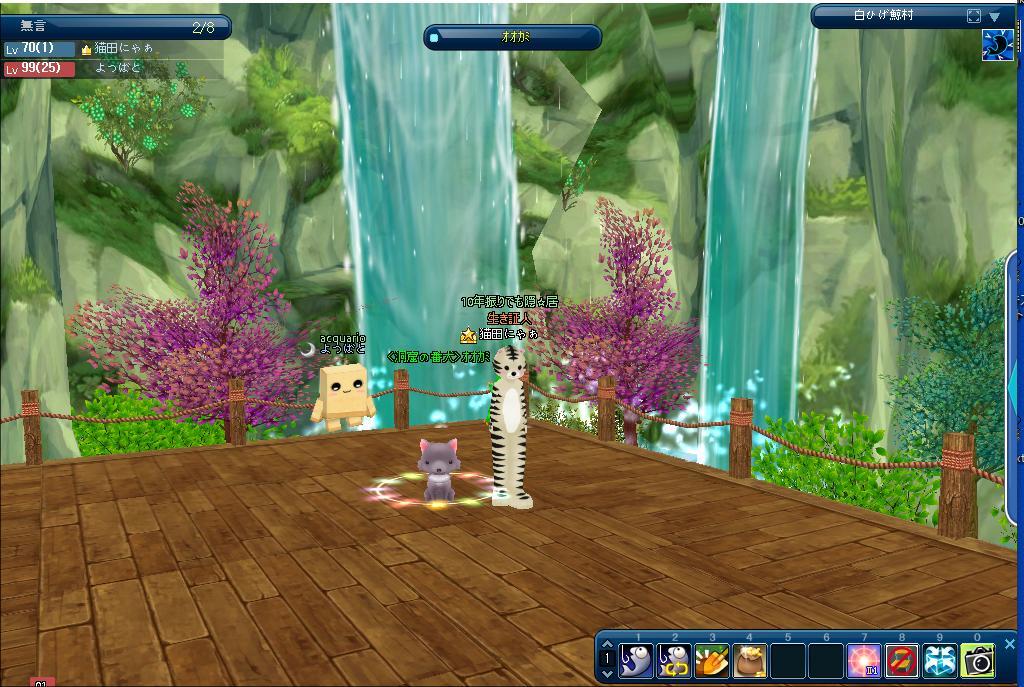This screenshot has width=1024, height=687.
Task: Click the オオカミ target name bar
Action: point(514,37)
